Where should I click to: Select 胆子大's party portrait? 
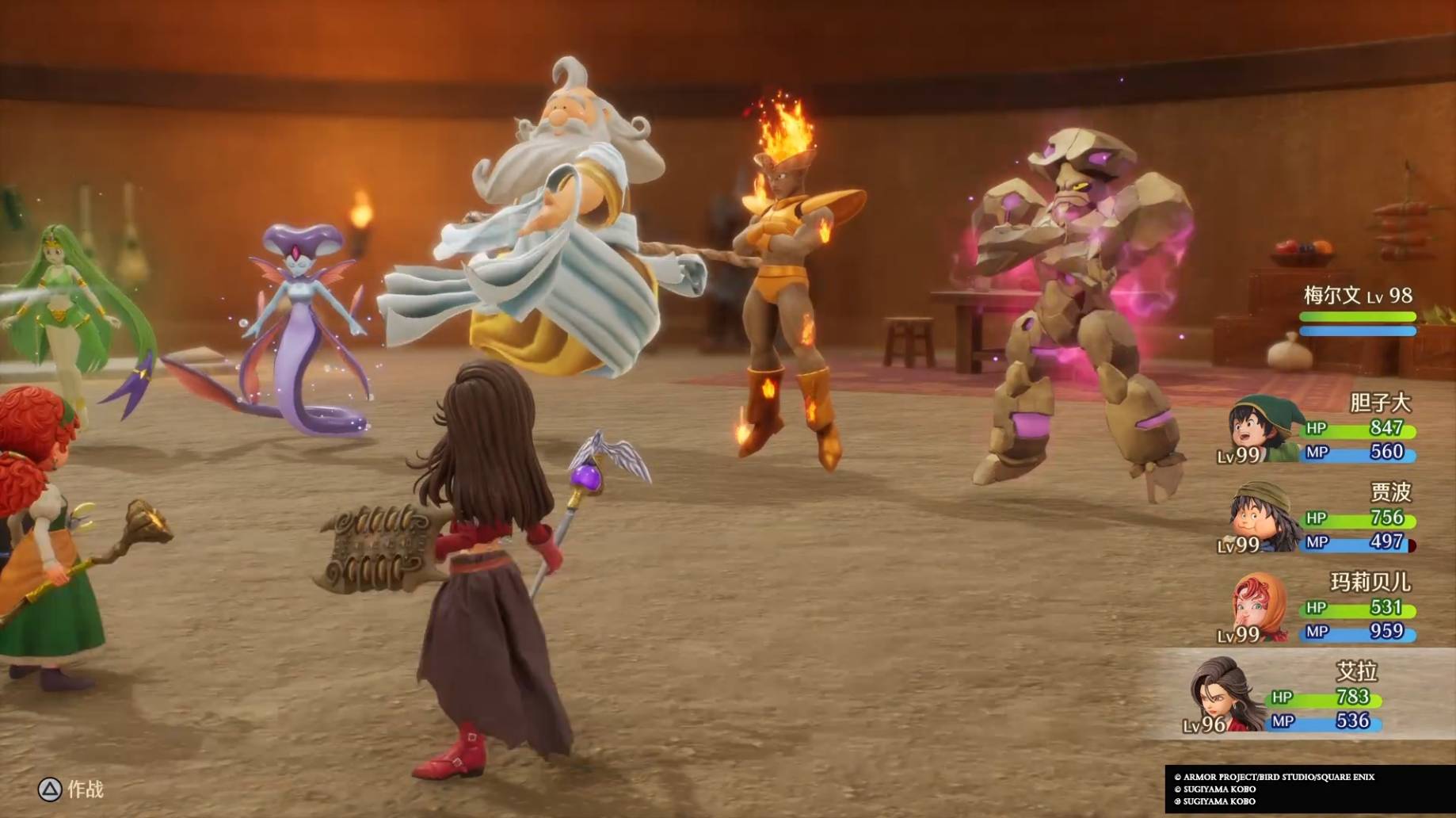tap(1261, 426)
